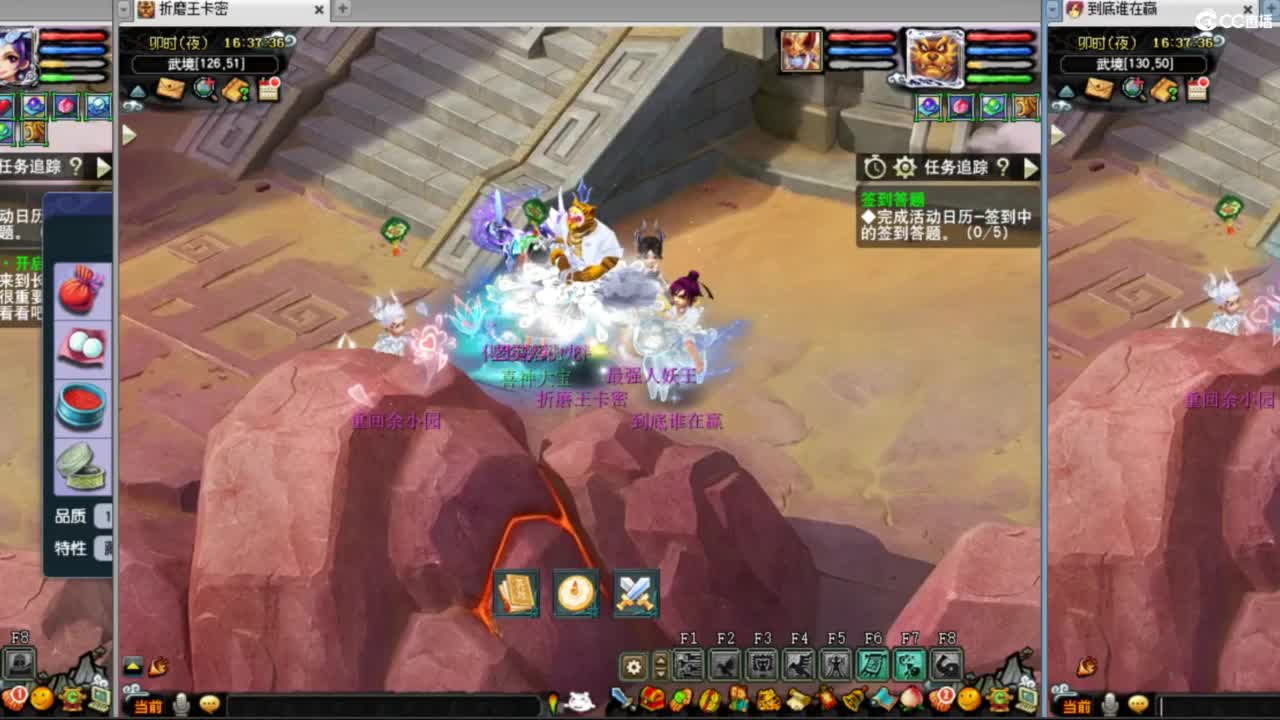1280x720 pixels.
Task: Click the yellow arrow expander on window's left edge
Action: tap(126, 135)
